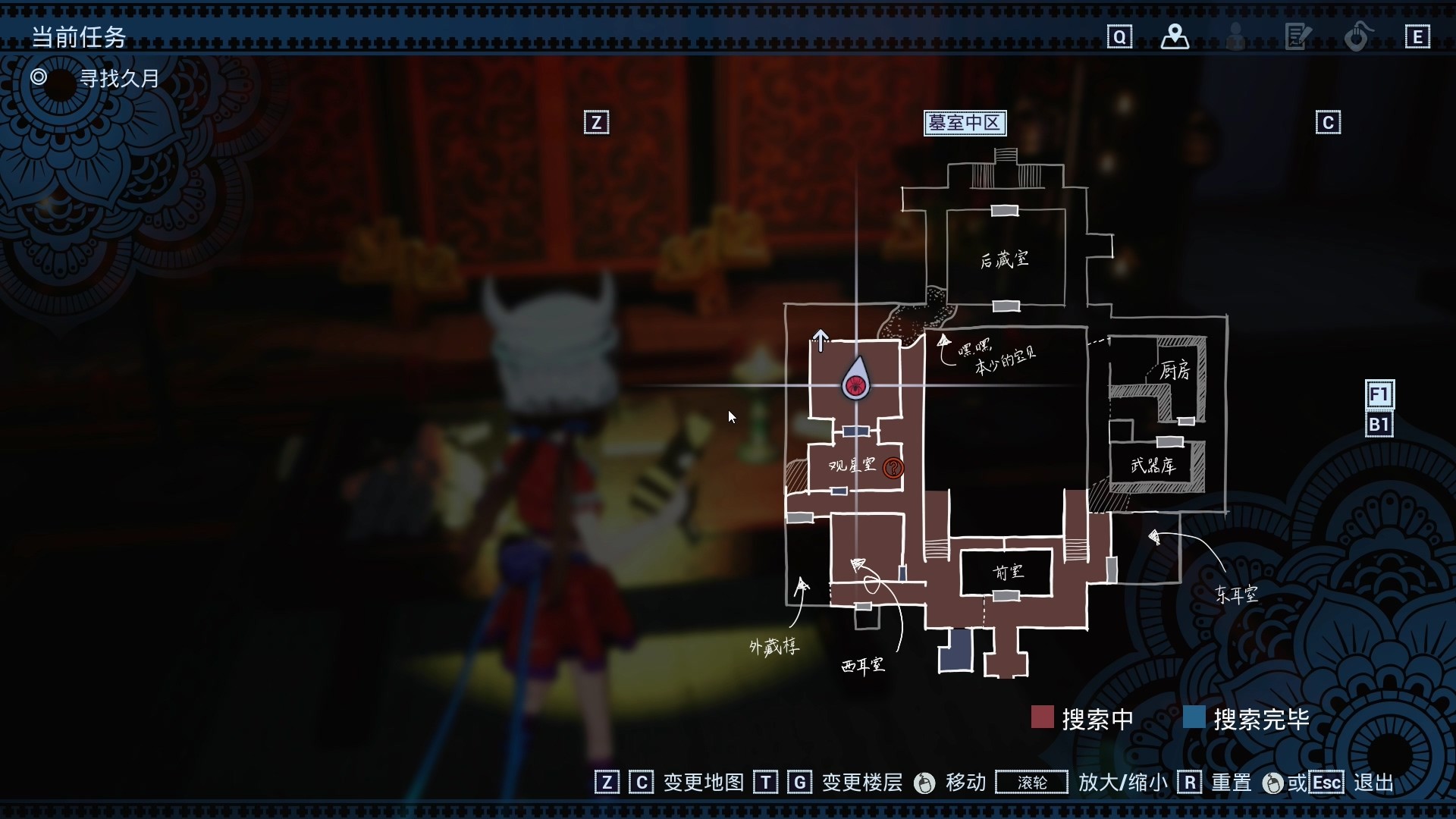Select floor F1 on map

point(1379,394)
